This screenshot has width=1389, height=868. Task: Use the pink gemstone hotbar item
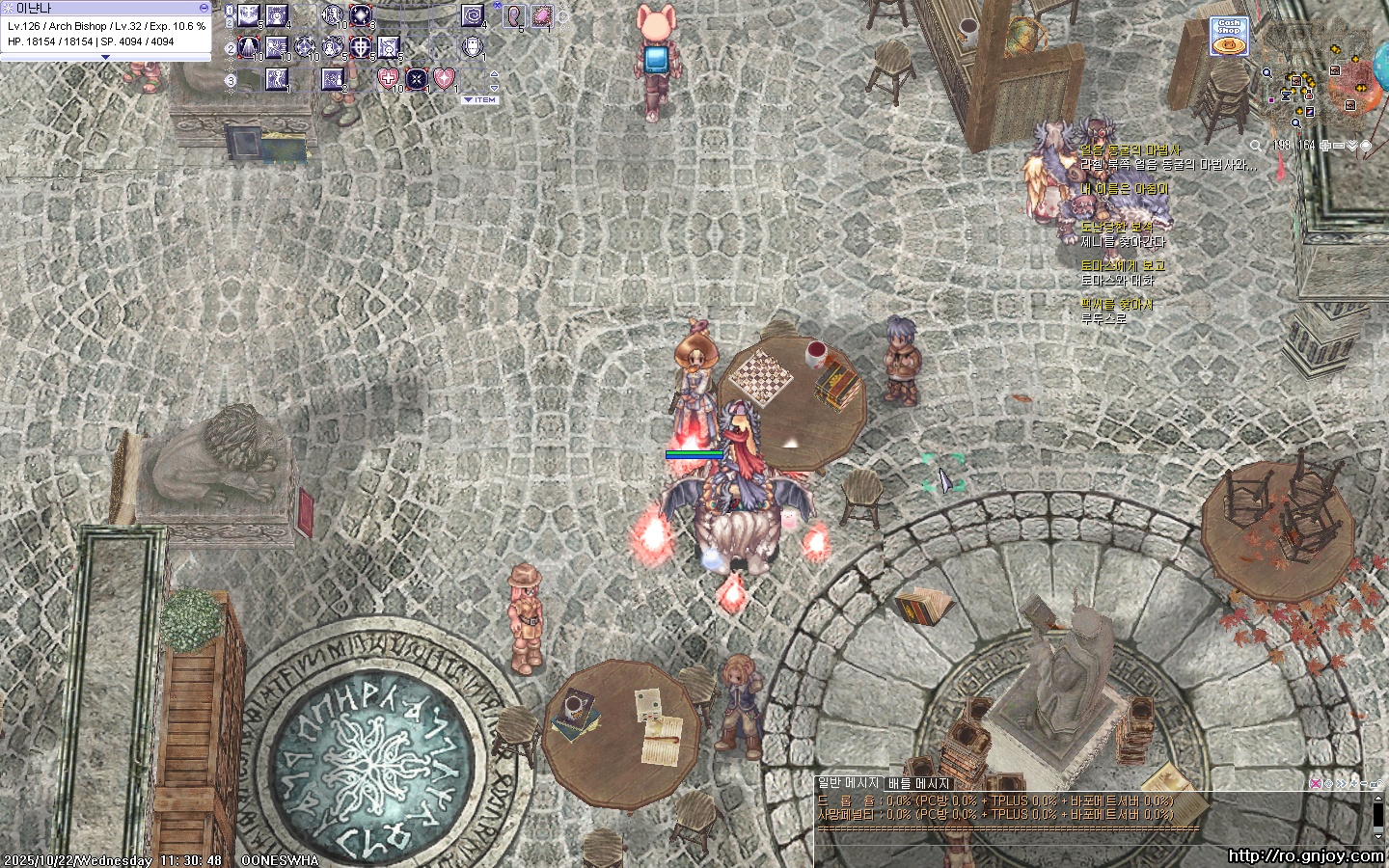click(542, 16)
